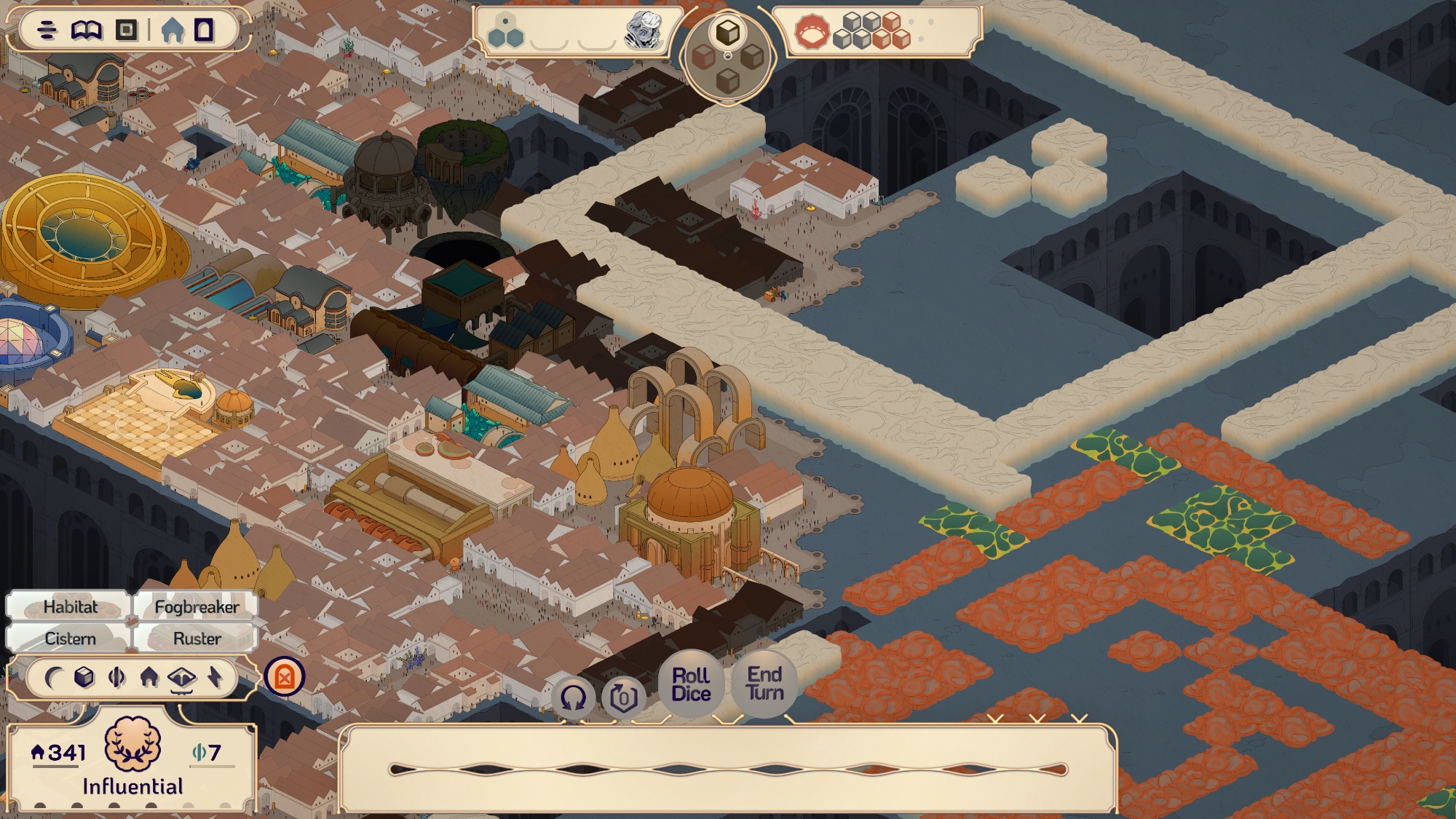Select the split-circle category icon in build bar

tap(116, 678)
